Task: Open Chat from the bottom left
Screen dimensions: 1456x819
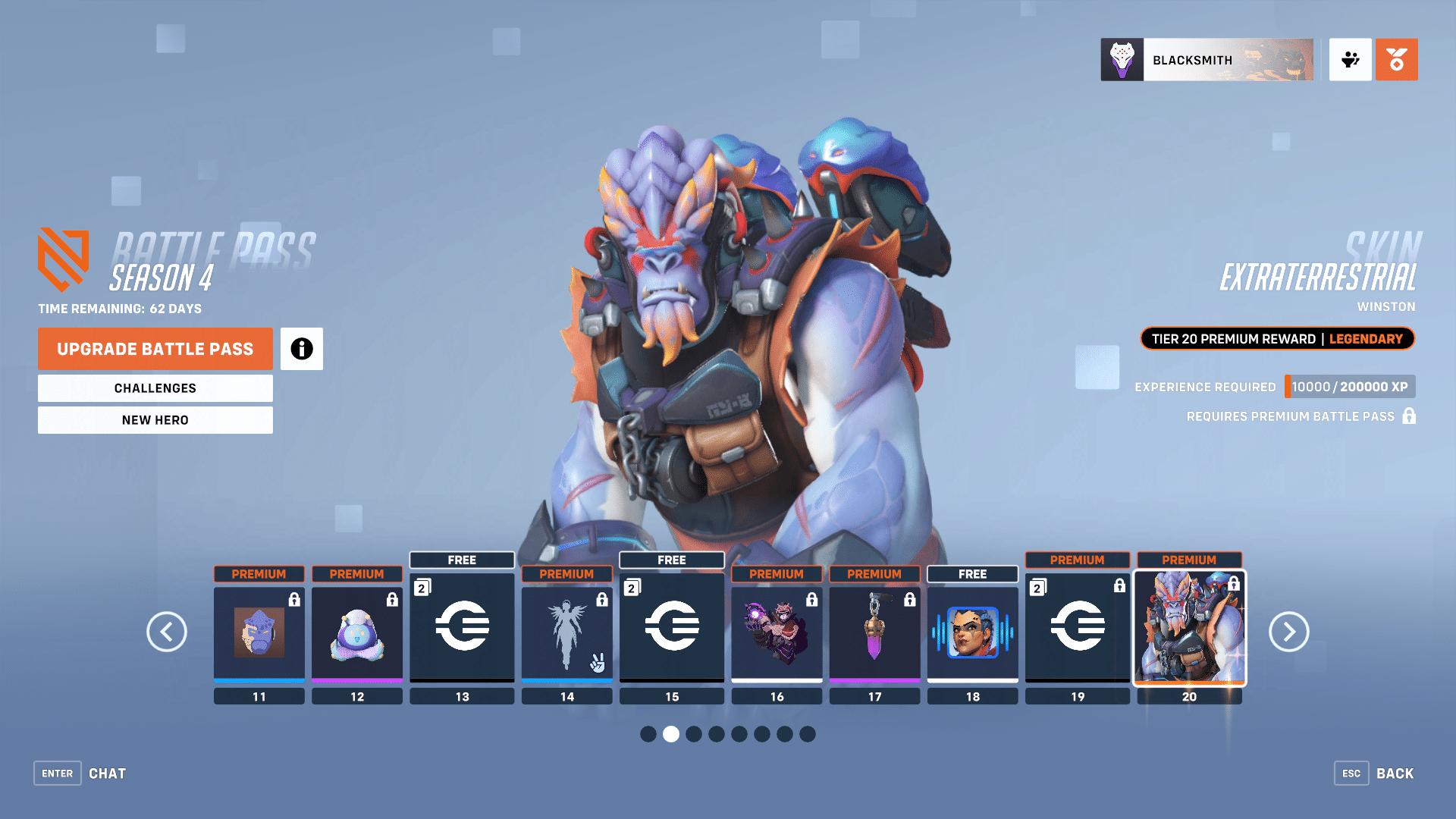Action: coord(107,773)
